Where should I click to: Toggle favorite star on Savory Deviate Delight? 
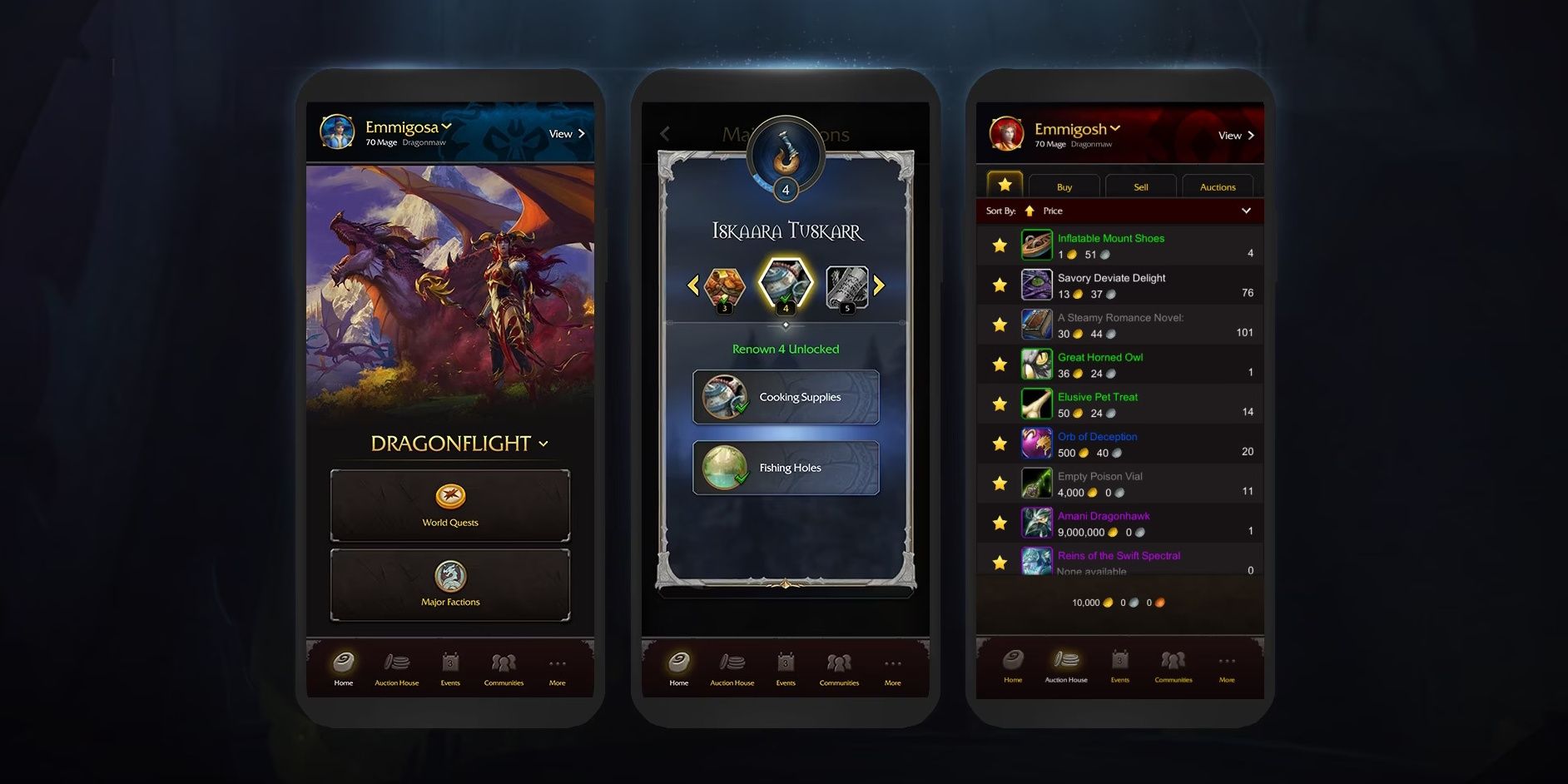coord(998,285)
